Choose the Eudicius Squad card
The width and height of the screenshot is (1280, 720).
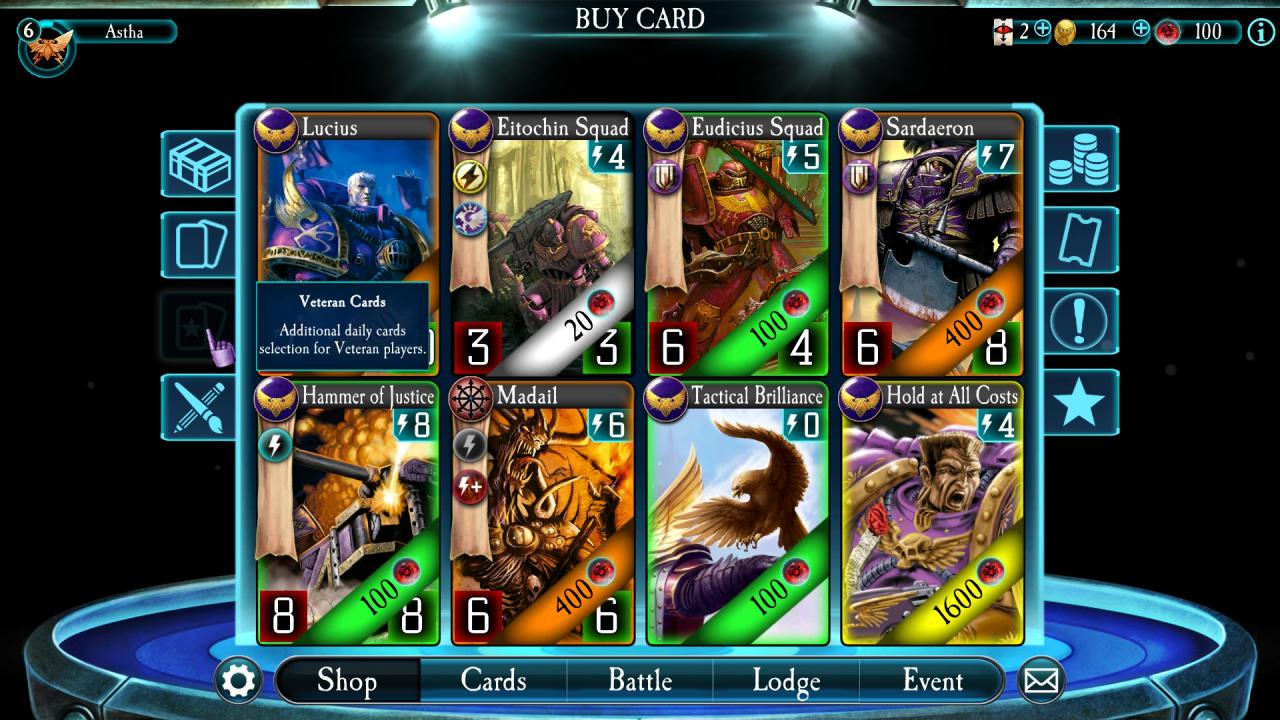click(x=737, y=243)
